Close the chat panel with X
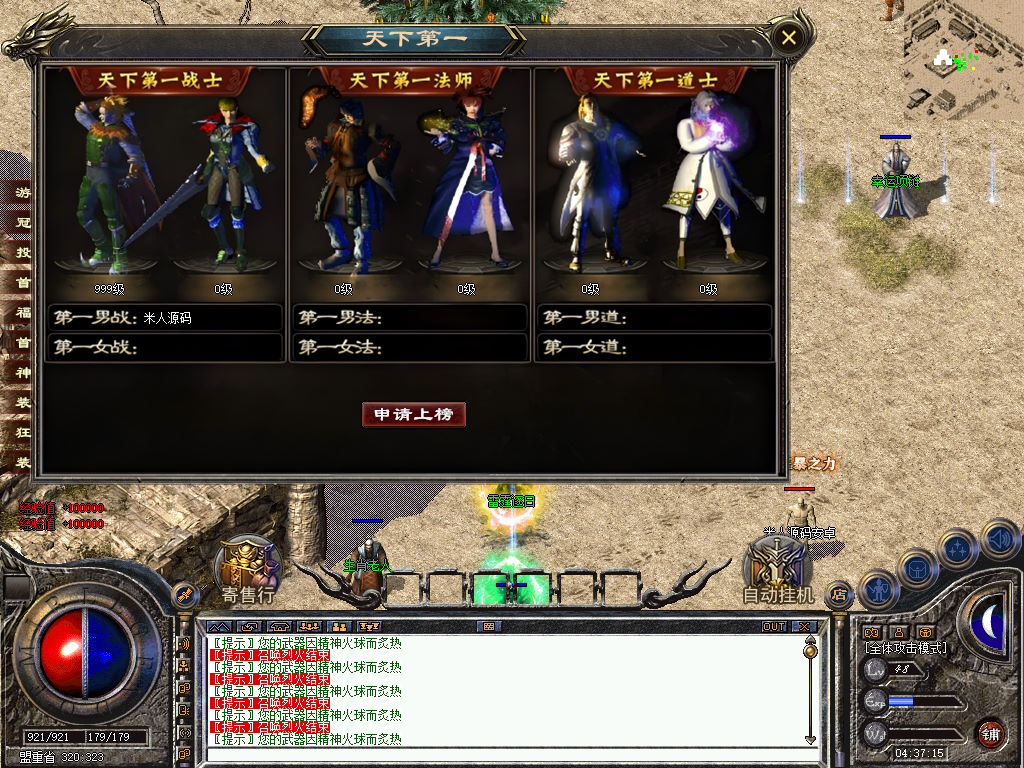The width and height of the screenshot is (1024, 768). [805, 627]
